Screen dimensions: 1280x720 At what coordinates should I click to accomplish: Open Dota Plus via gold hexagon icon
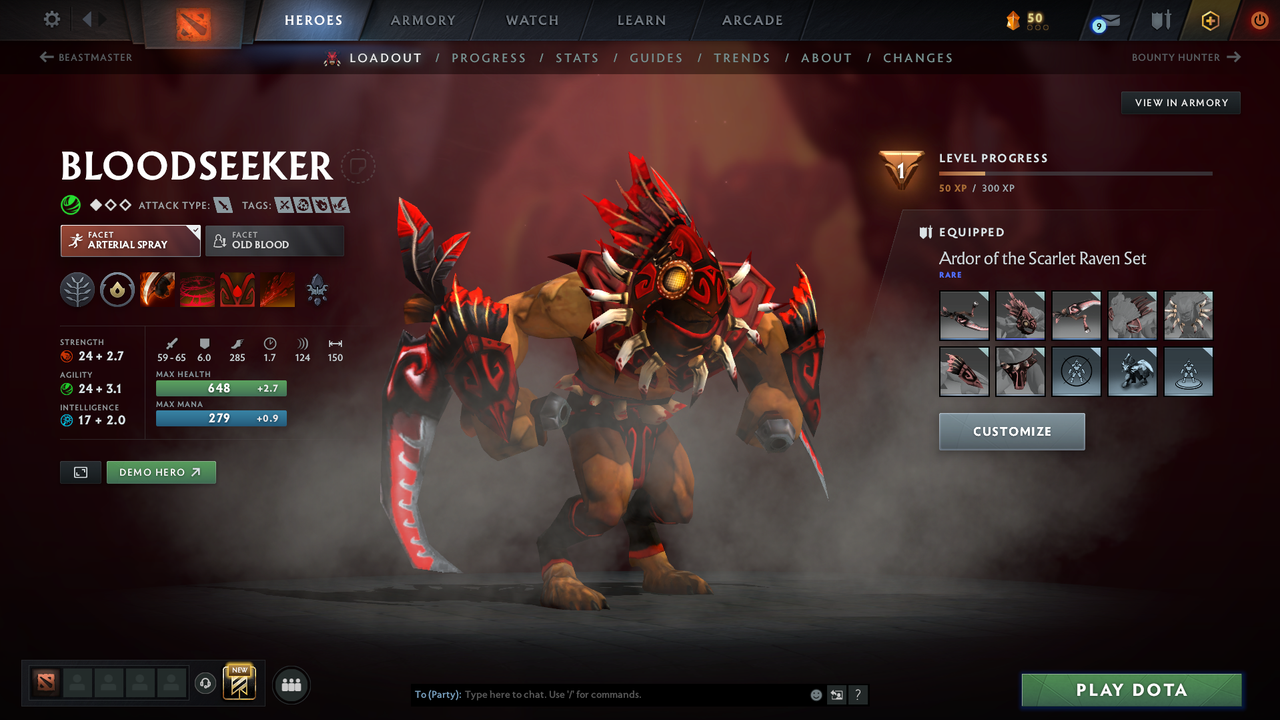pyautogui.click(x=1210, y=20)
